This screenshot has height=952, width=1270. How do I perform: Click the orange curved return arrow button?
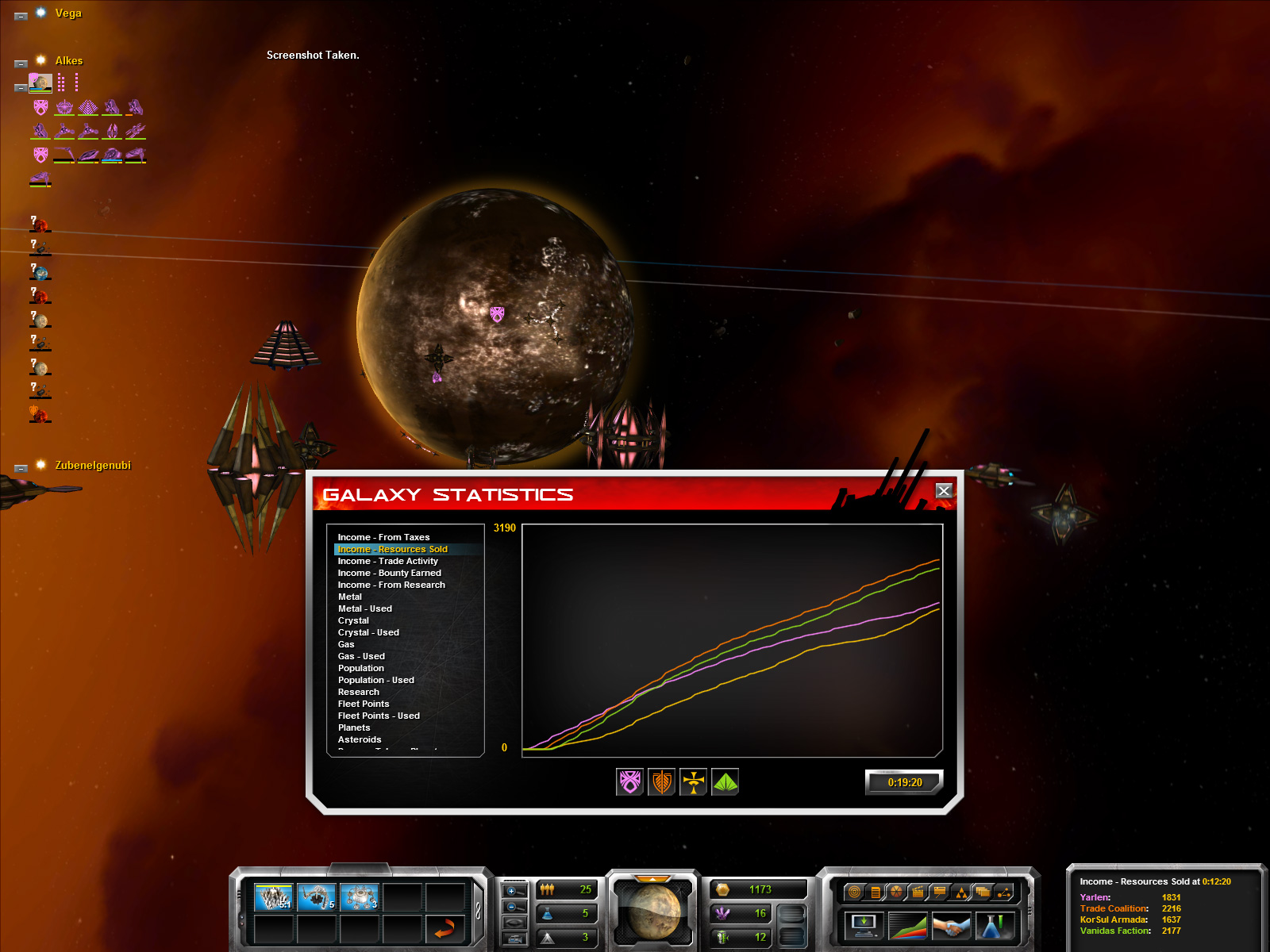(x=444, y=927)
